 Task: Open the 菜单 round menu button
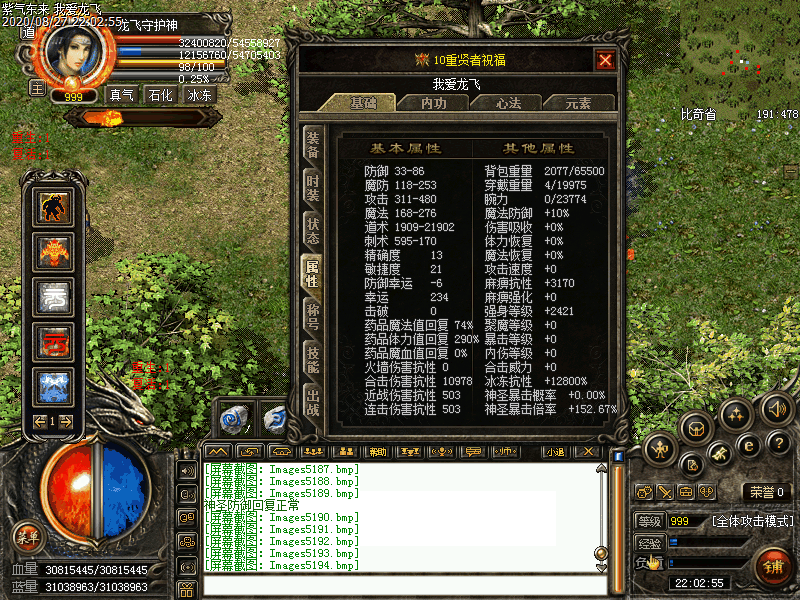pyautogui.click(x=27, y=537)
